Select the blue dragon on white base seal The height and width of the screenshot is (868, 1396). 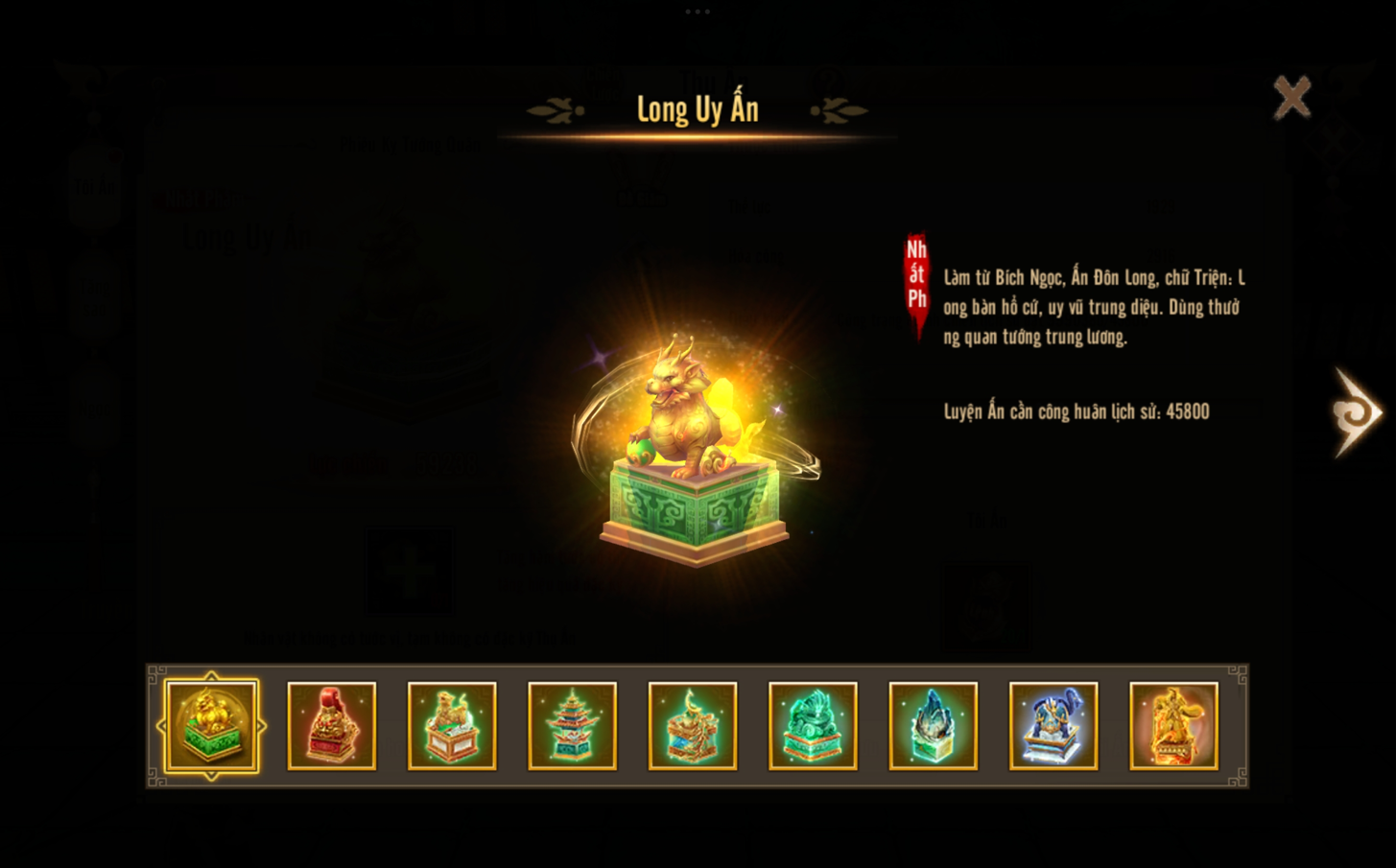tap(1053, 726)
